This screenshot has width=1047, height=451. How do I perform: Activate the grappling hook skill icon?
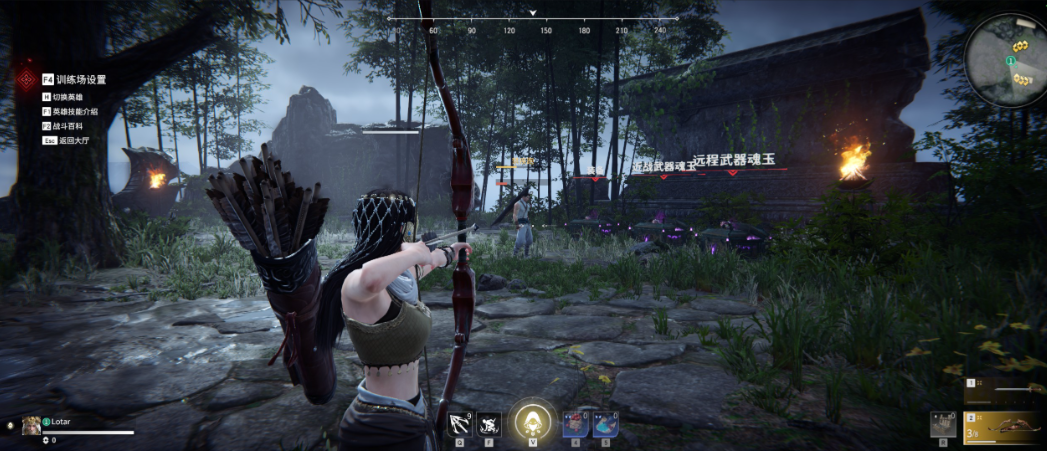460,424
